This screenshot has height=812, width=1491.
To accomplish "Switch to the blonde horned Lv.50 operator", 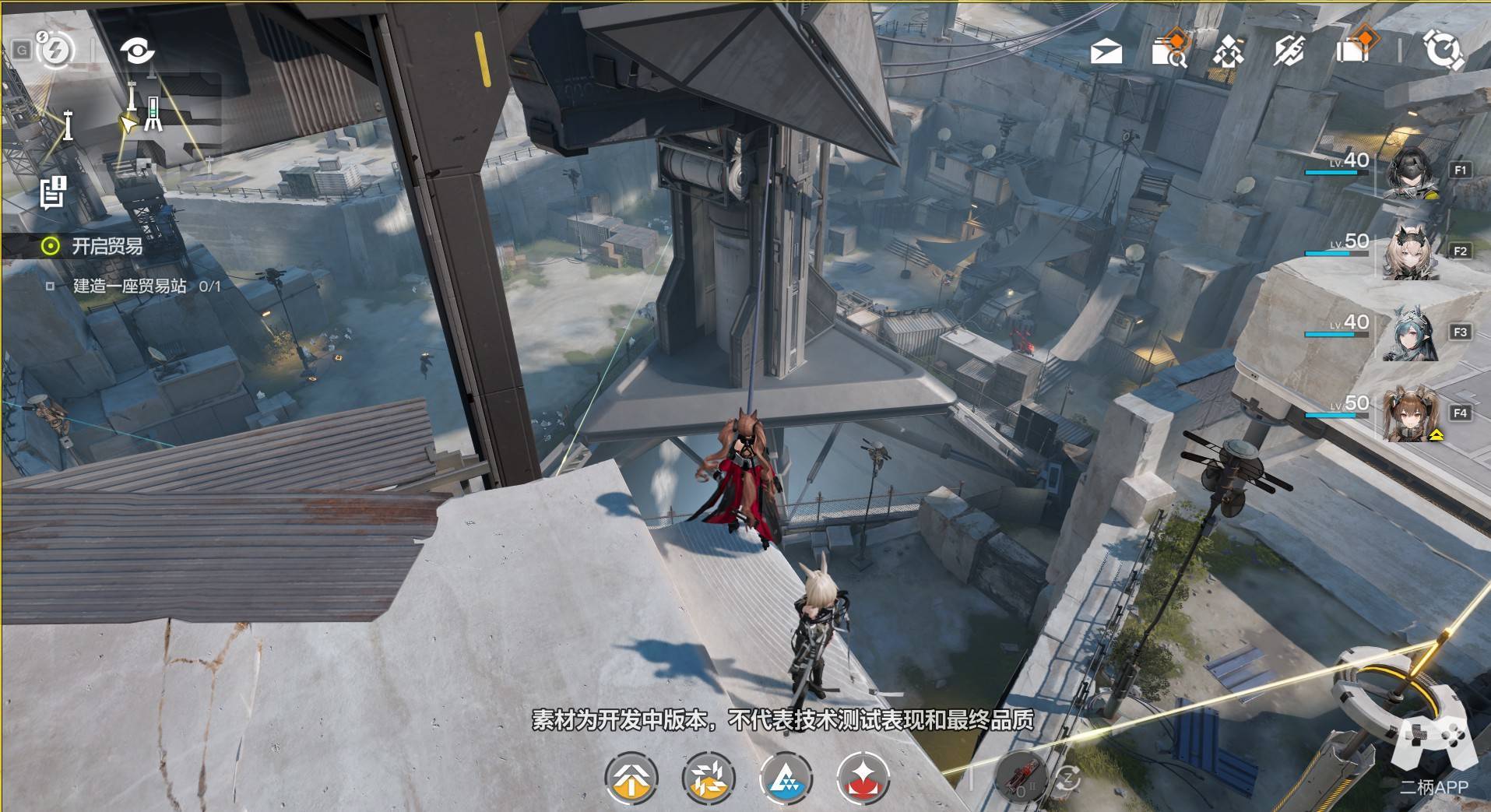I will [x=1409, y=252].
